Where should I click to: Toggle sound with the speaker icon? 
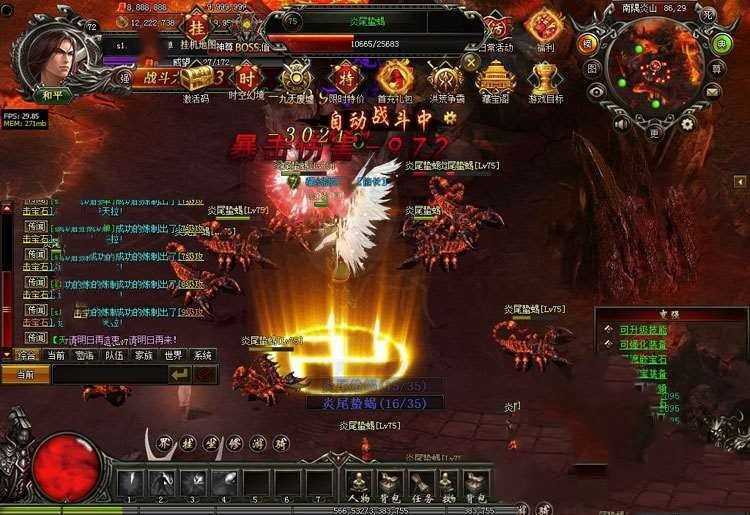tap(620, 124)
